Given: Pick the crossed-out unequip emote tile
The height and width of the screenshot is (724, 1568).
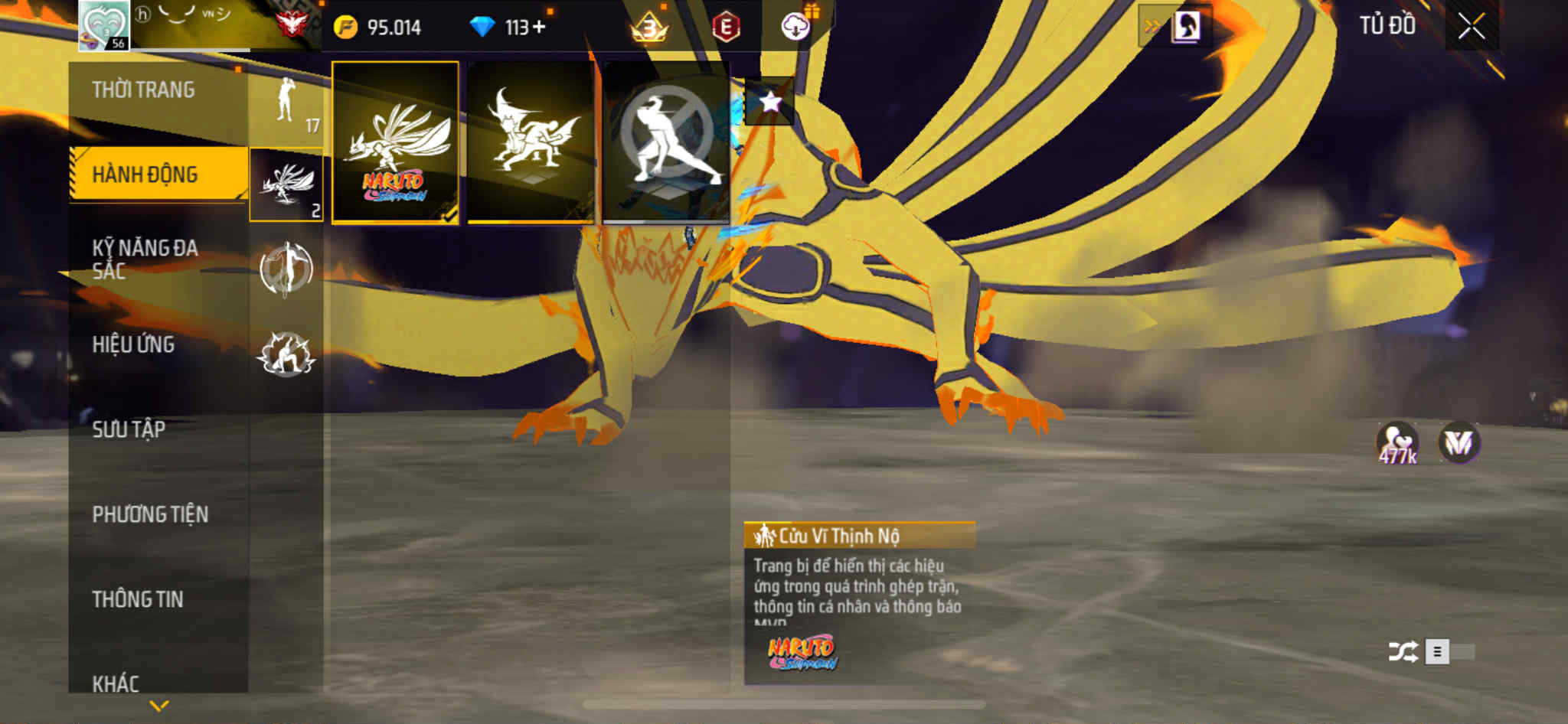Looking at the screenshot, I should (x=666, y=142).
